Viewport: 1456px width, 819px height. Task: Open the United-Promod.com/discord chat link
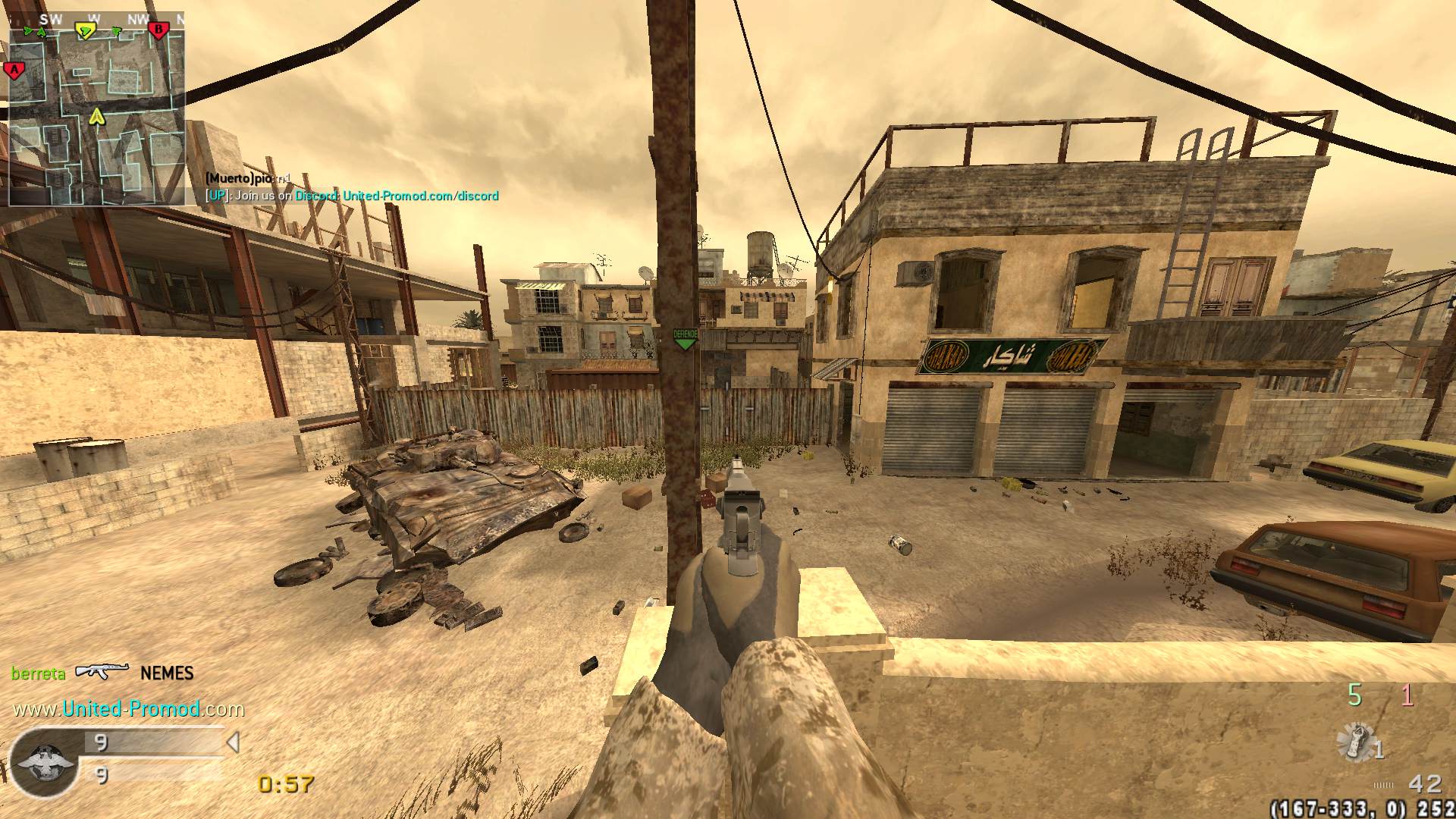(x=420, y=196)
